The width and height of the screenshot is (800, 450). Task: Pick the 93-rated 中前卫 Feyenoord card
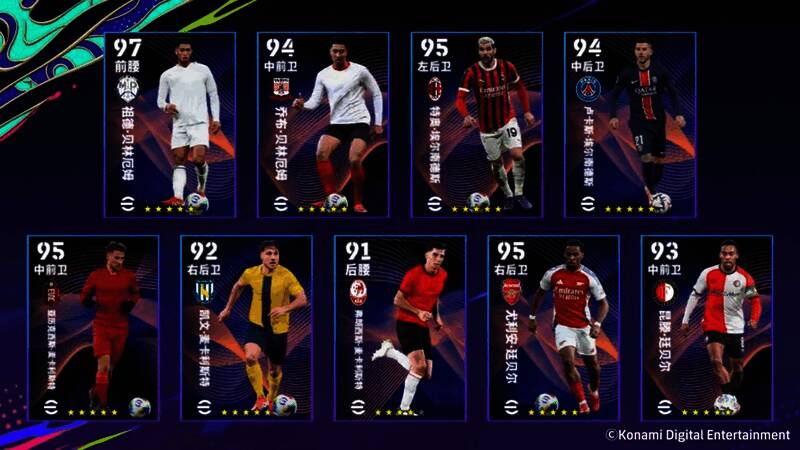coord(707,328)
